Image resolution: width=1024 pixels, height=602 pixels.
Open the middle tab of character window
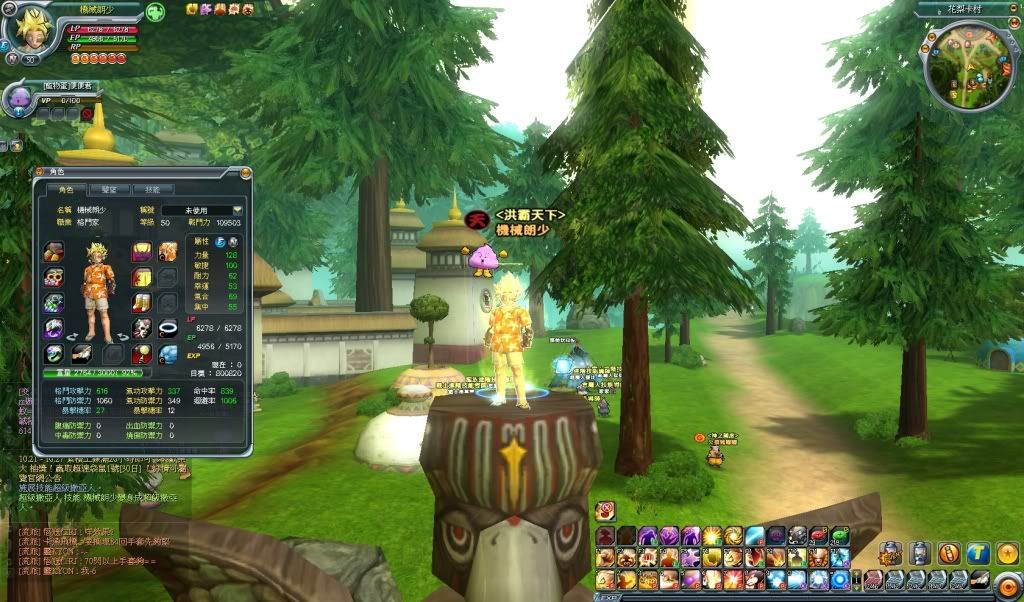(109, 189)
